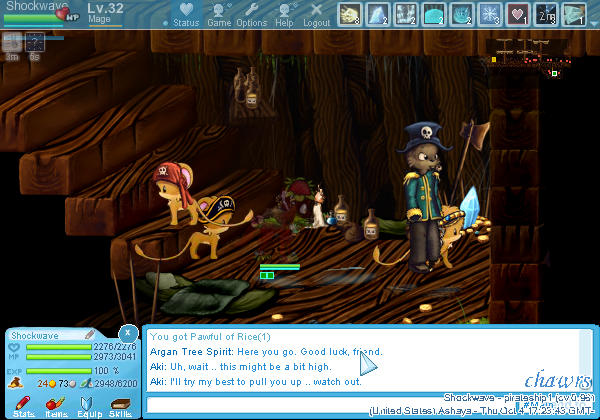
Task: Expand the hotbar with the down arrow
Action: tap(593, 21)
